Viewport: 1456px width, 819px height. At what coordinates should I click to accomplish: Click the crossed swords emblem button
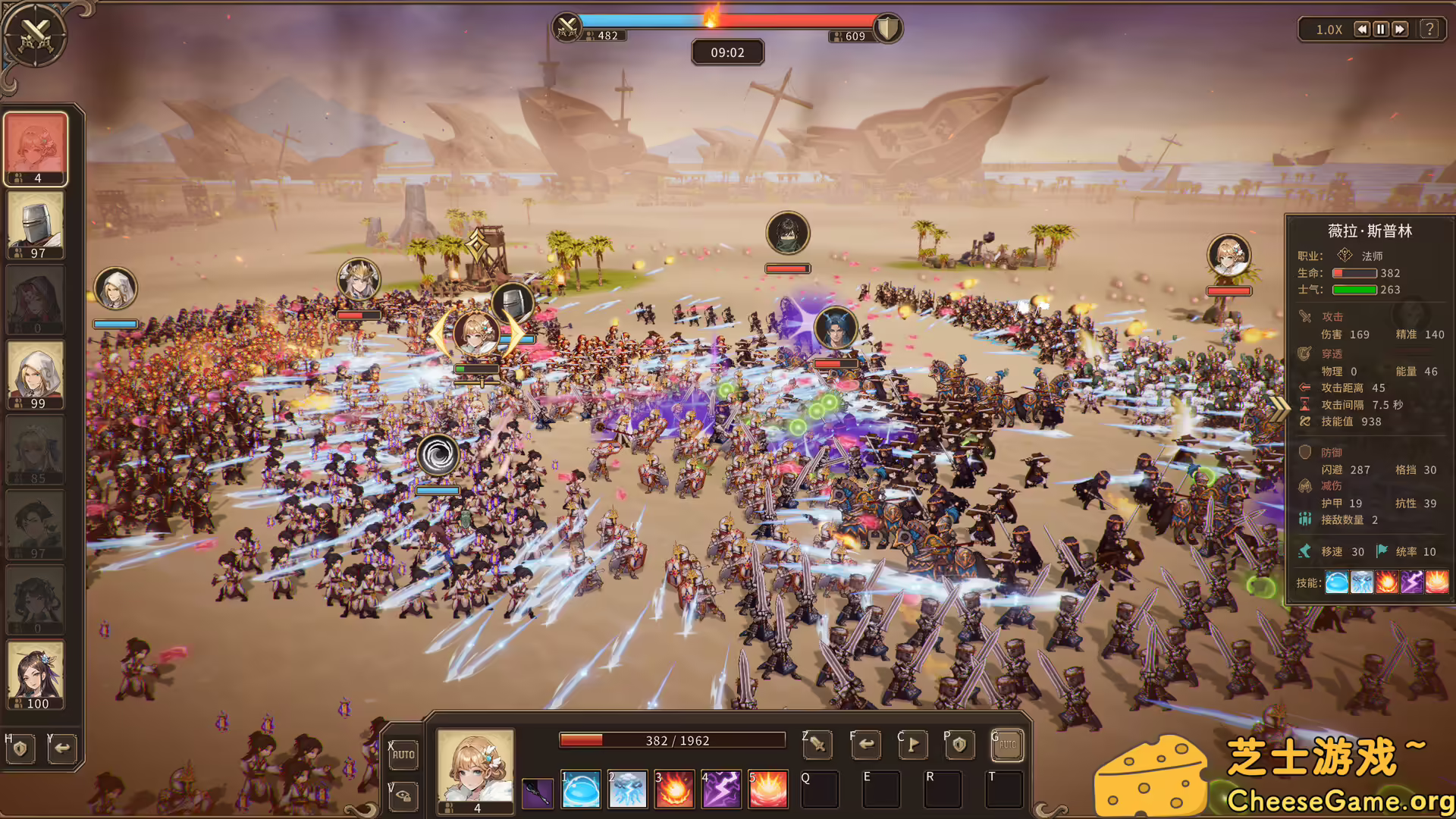35,34
